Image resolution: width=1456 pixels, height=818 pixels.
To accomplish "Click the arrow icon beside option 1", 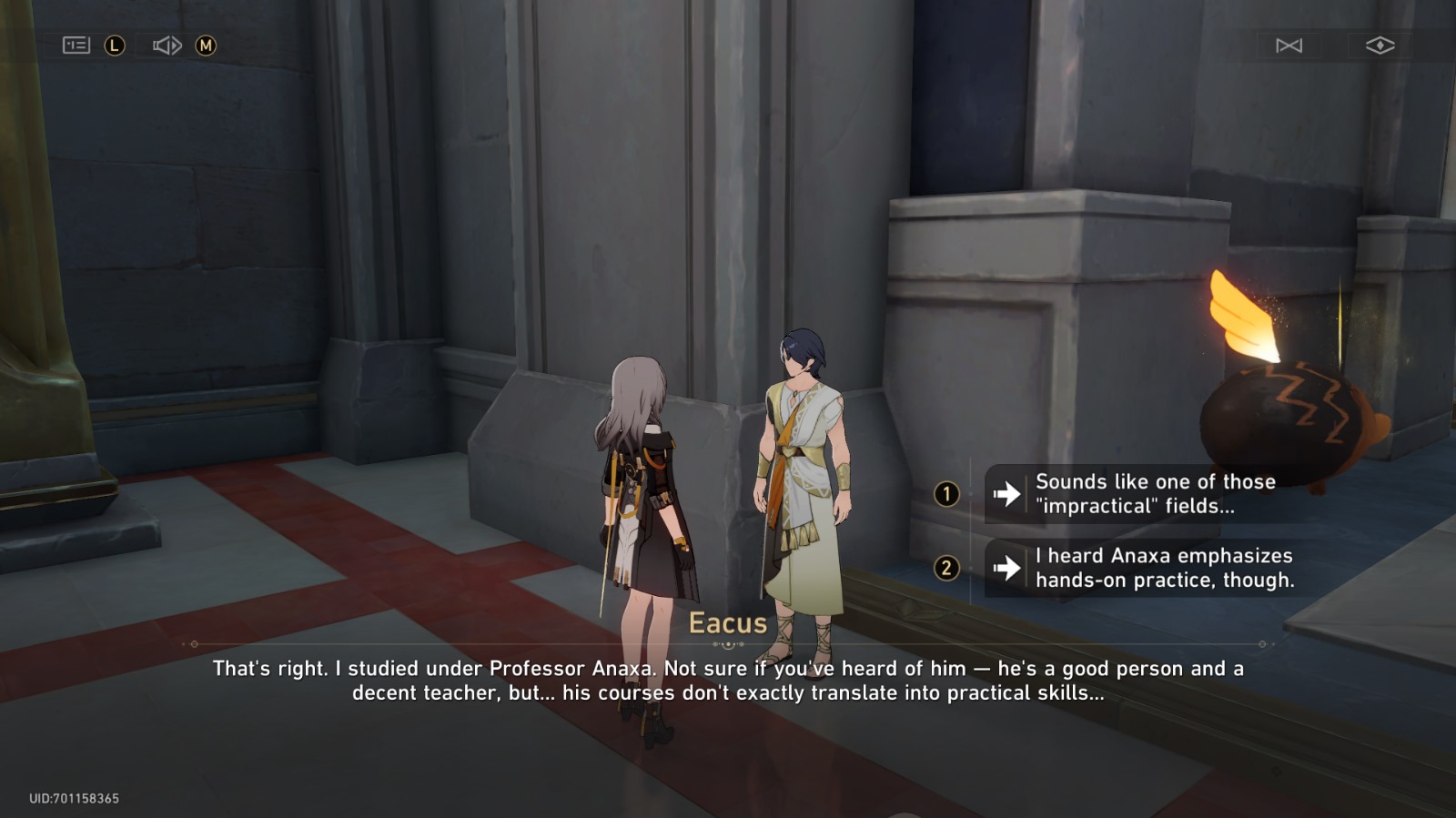I will point(1006,494).
